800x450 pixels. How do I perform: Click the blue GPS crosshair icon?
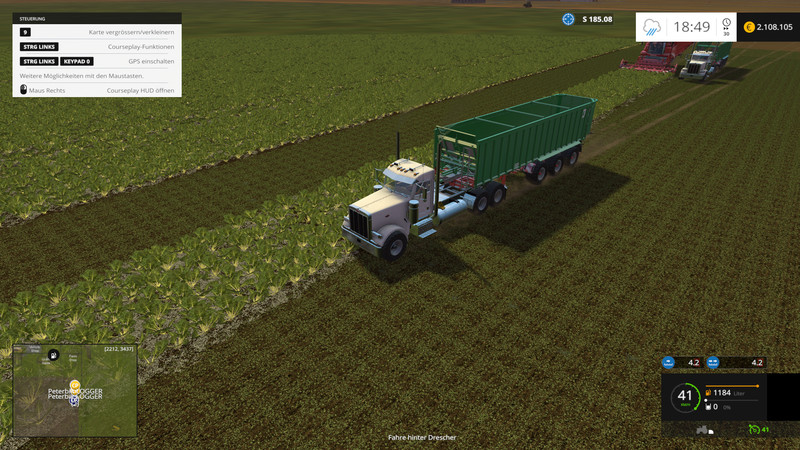[568, 19]
